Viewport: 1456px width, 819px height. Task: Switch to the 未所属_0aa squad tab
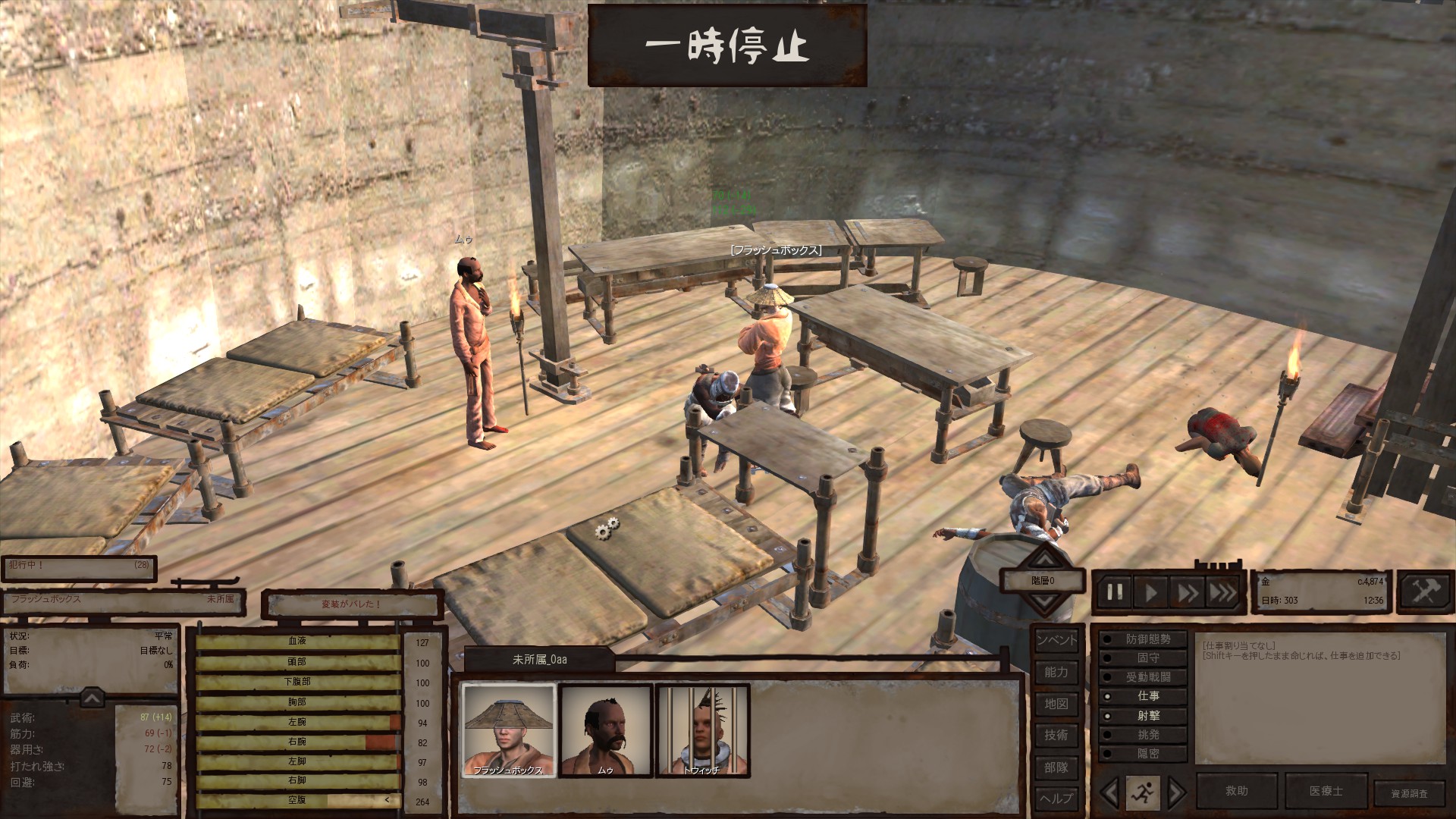click(x=539, y=660)
